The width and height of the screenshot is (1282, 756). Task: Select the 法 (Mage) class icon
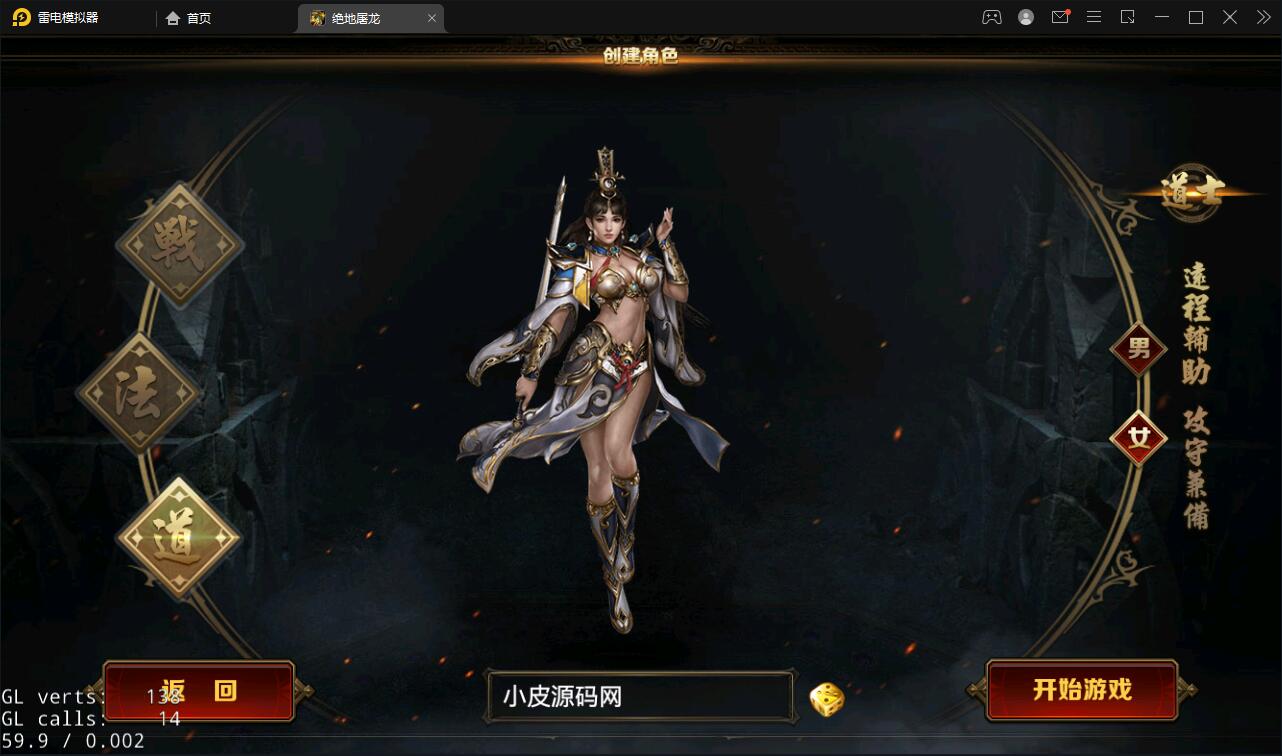[138, 390]
